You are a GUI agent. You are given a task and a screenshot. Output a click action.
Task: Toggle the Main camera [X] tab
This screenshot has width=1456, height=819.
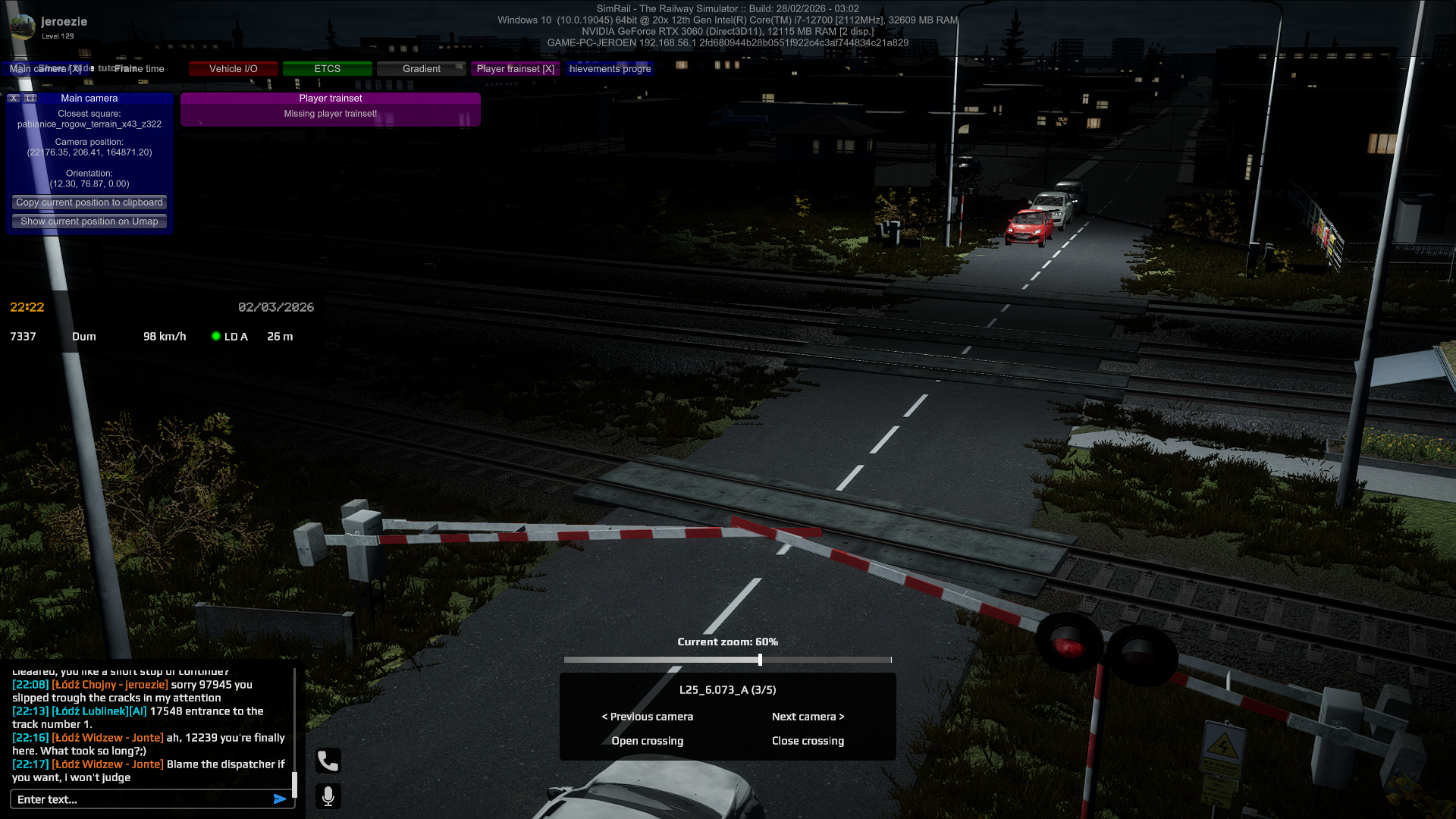pos(45,69)
